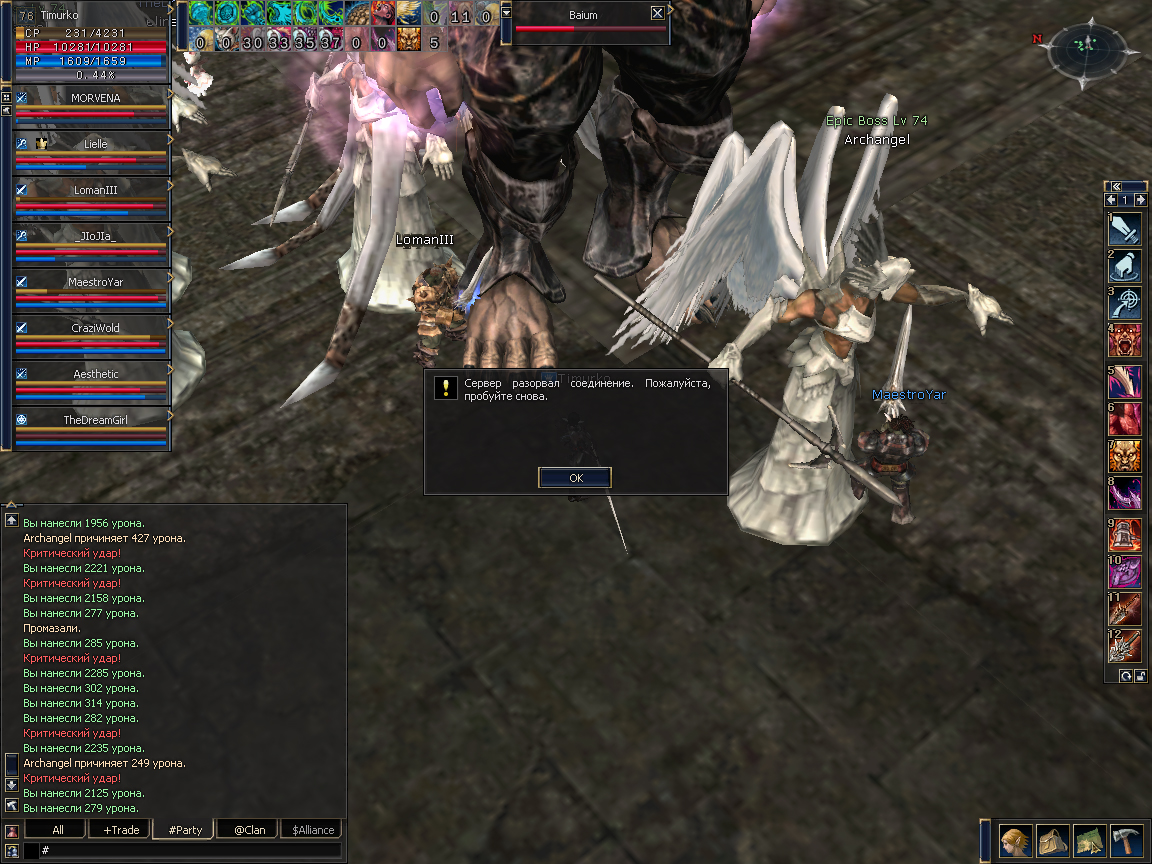Screen dimensions: 1152x864
Task: Open the +Trade chat tab
Action: (120, 830)
